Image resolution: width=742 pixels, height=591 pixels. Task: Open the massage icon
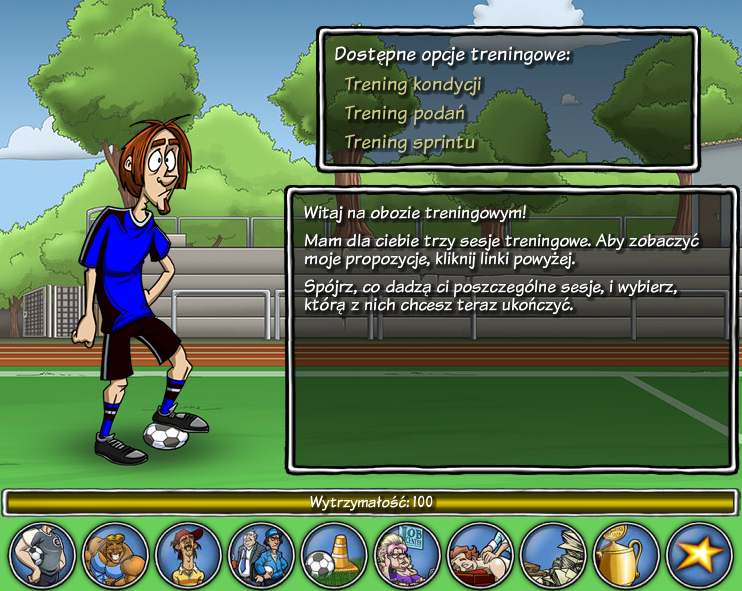481,556
